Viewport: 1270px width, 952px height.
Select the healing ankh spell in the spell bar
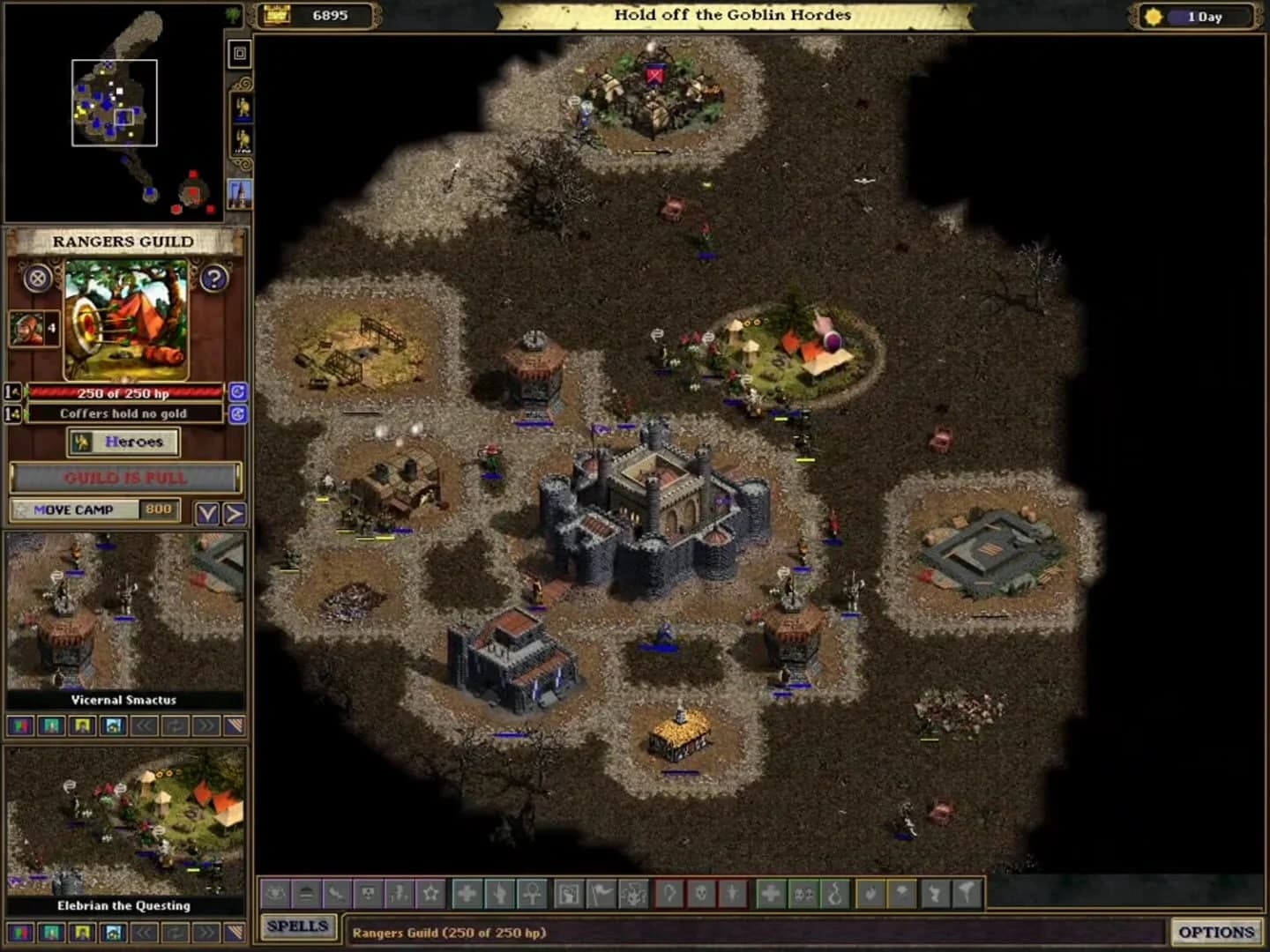click(x=534, y=895)
